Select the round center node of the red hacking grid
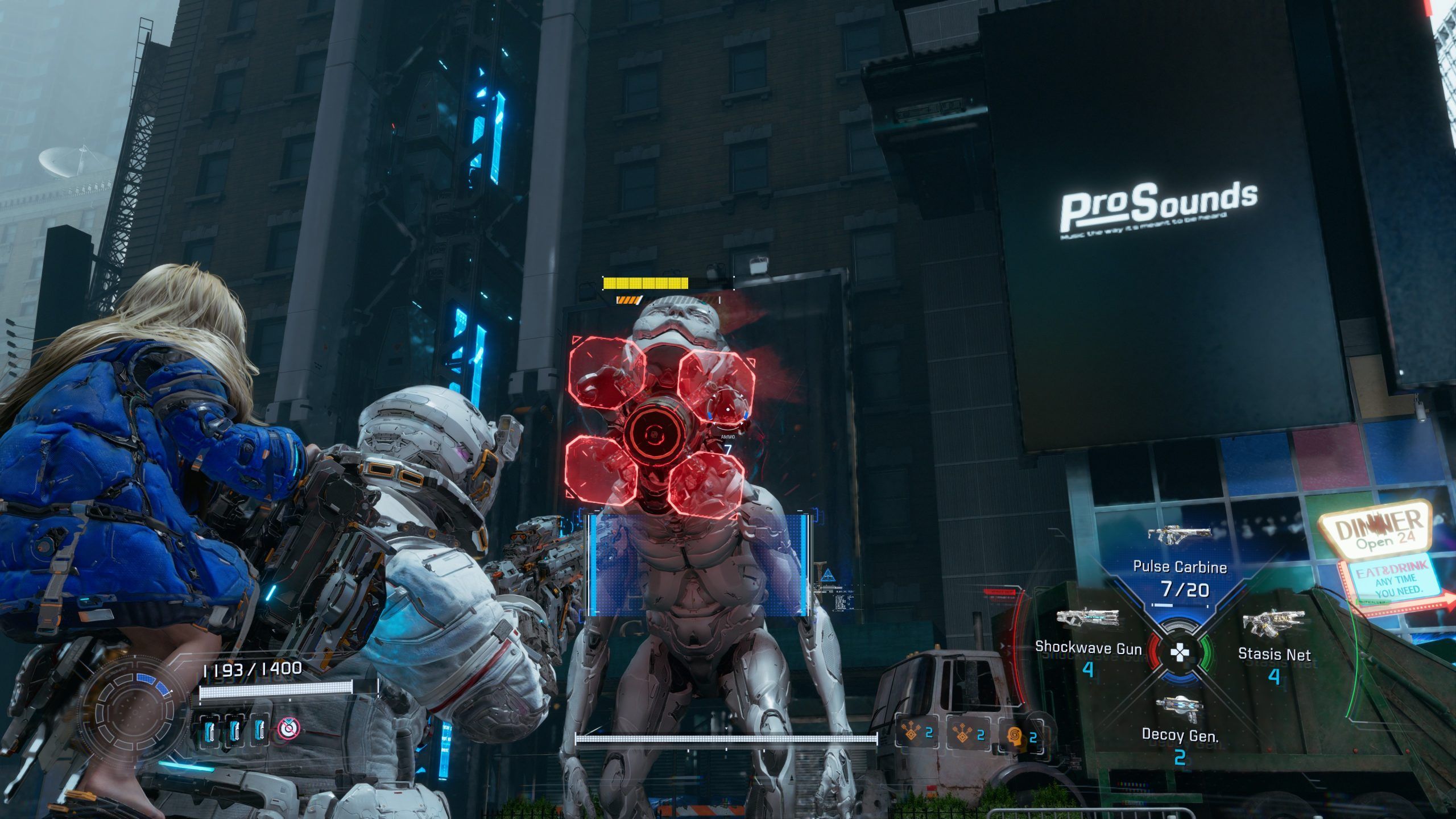Image resolution: width=1456 pixels, height=819 pixels. pyautogui.click(x=656, y=434)
